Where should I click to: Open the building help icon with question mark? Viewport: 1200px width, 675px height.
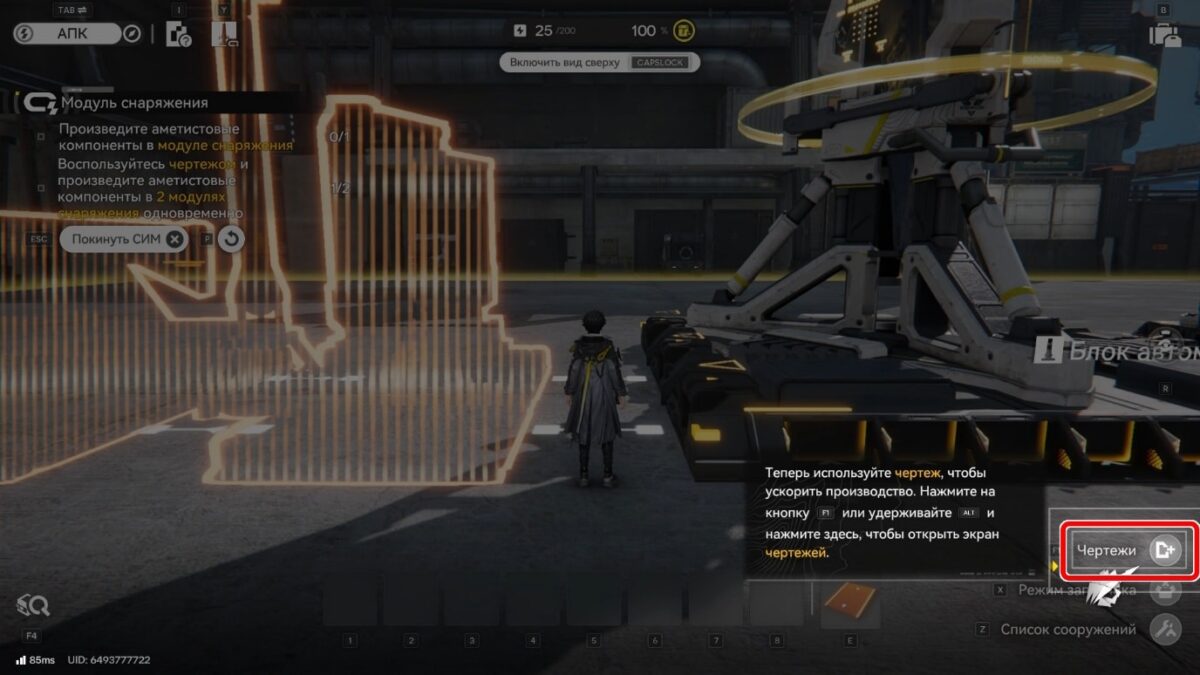coord(178,34)
